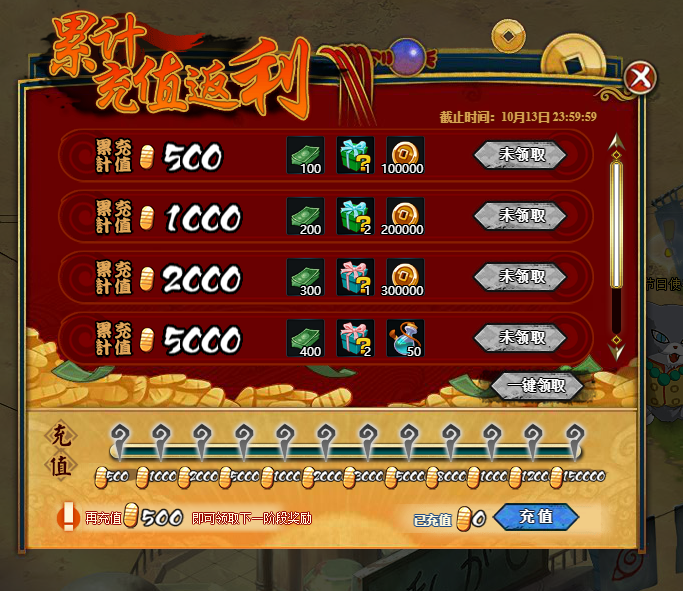Select the 200000 copper coin reward icon
683x591 pixels.
405,216
